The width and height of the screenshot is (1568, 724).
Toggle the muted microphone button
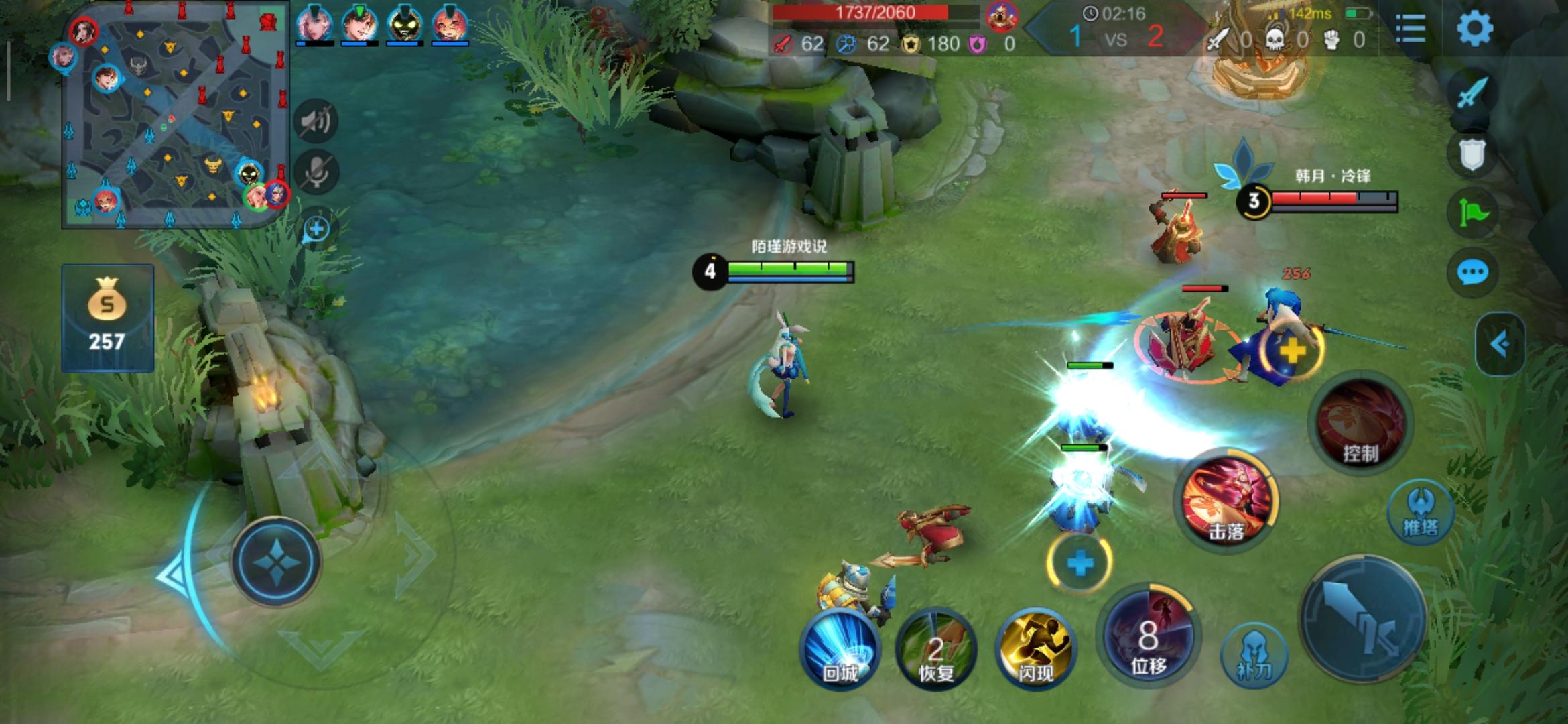click(x=316, y=172)
